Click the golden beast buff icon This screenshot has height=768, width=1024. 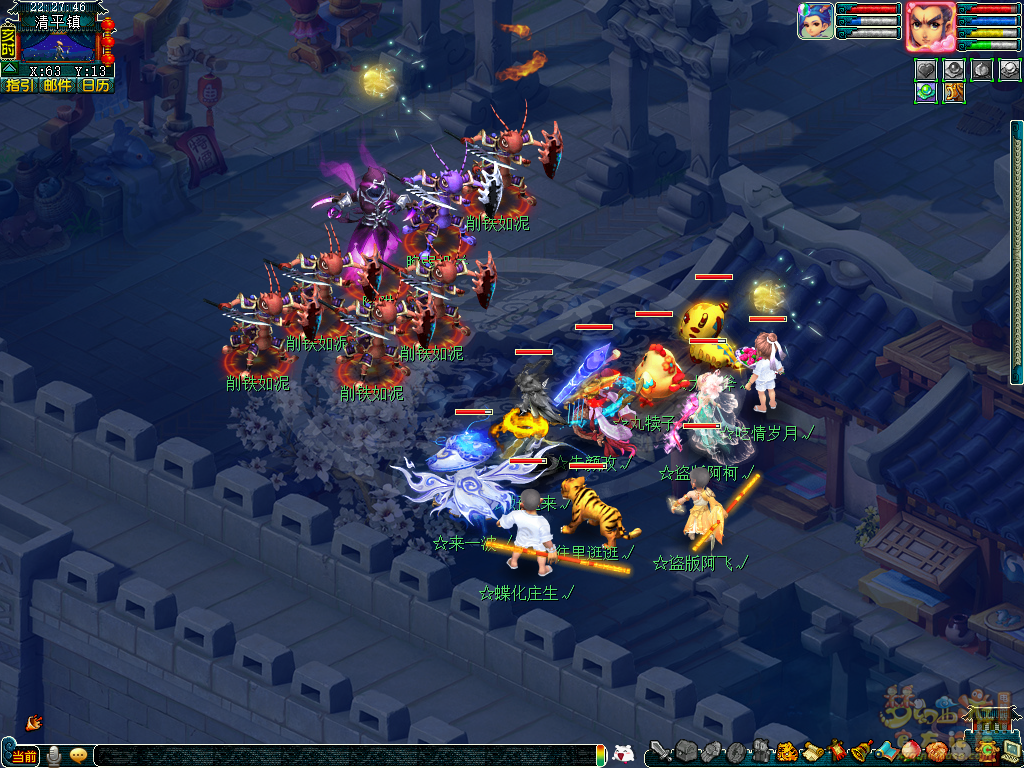click(954, 92)
